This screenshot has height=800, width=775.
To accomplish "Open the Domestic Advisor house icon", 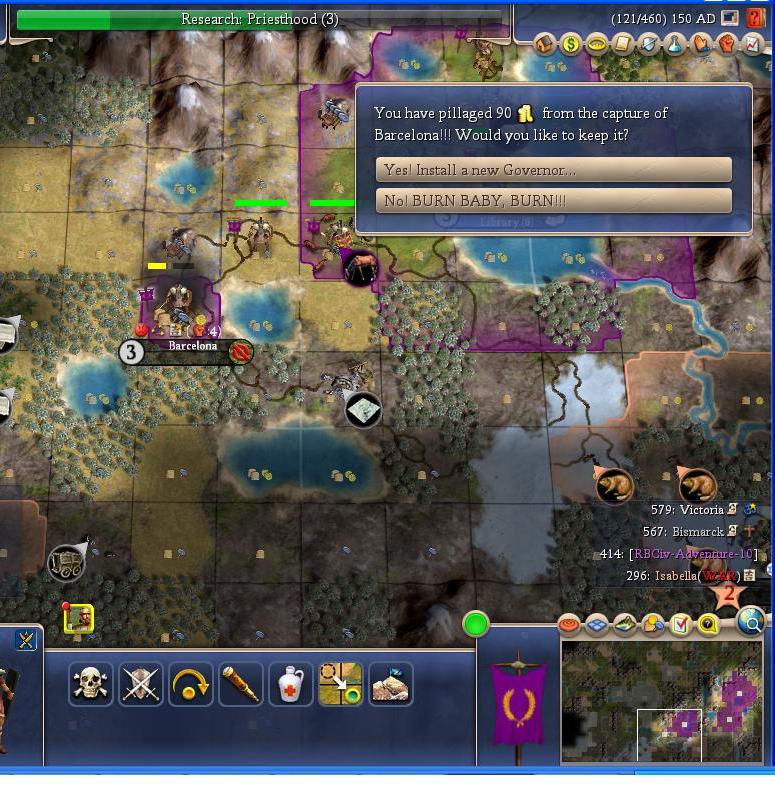I will (545, 44).
